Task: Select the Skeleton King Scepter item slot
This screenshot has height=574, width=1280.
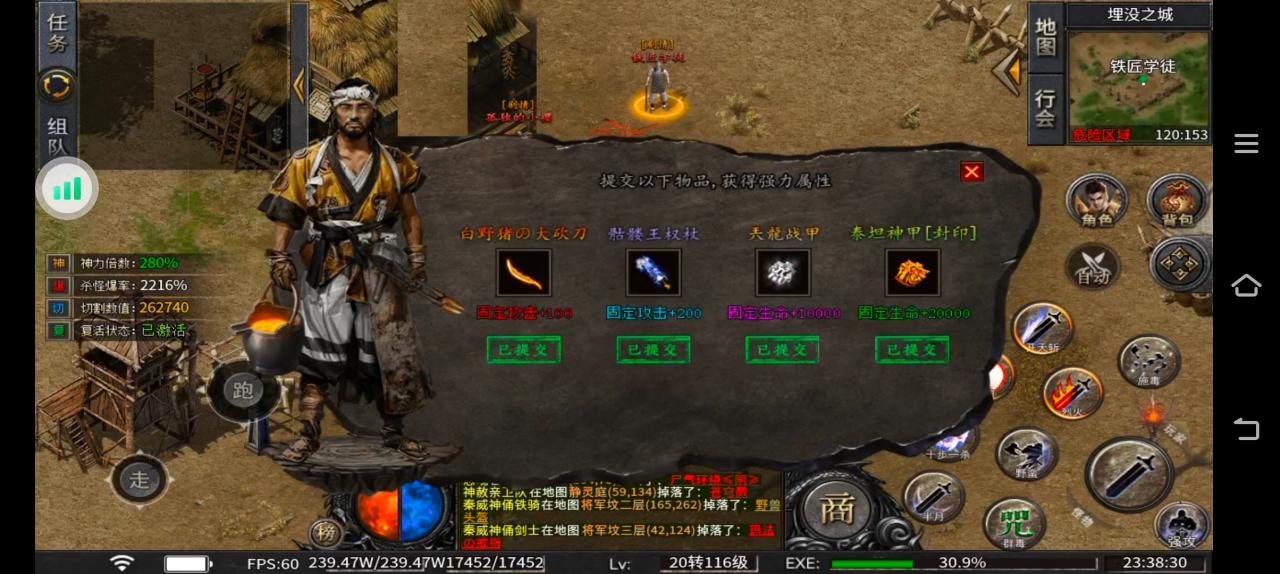Action: click(653, 272)
